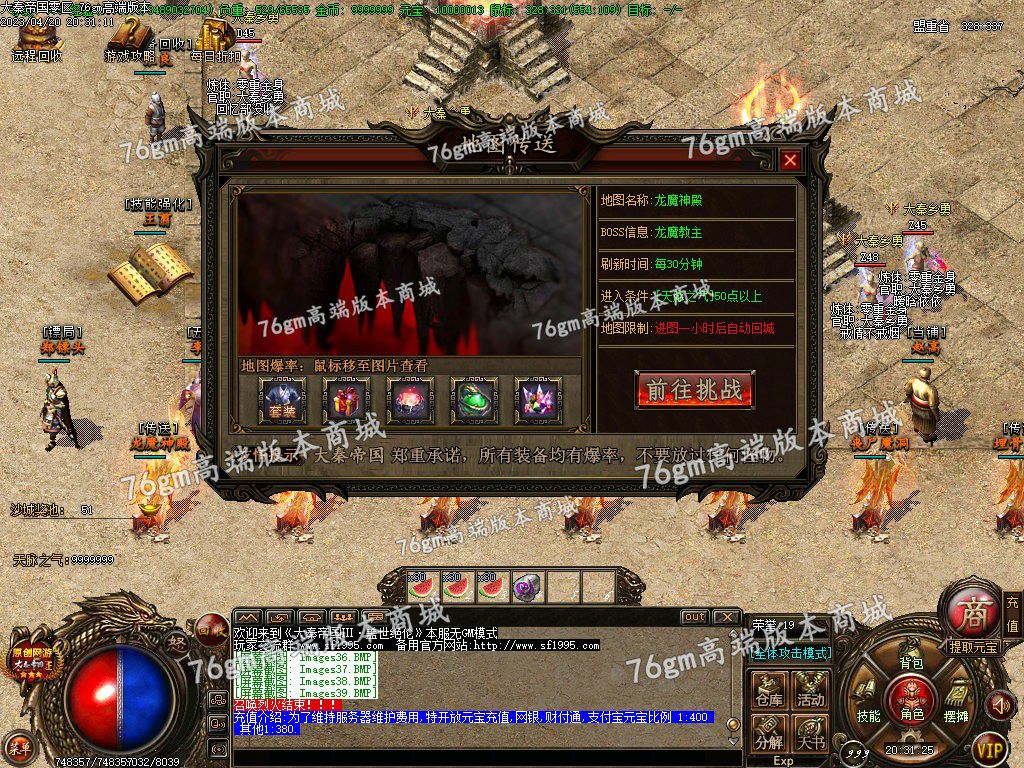Screen dimensions: 1024x768
Task: Open the 分解 decompose panel
Action: point(769,734)
